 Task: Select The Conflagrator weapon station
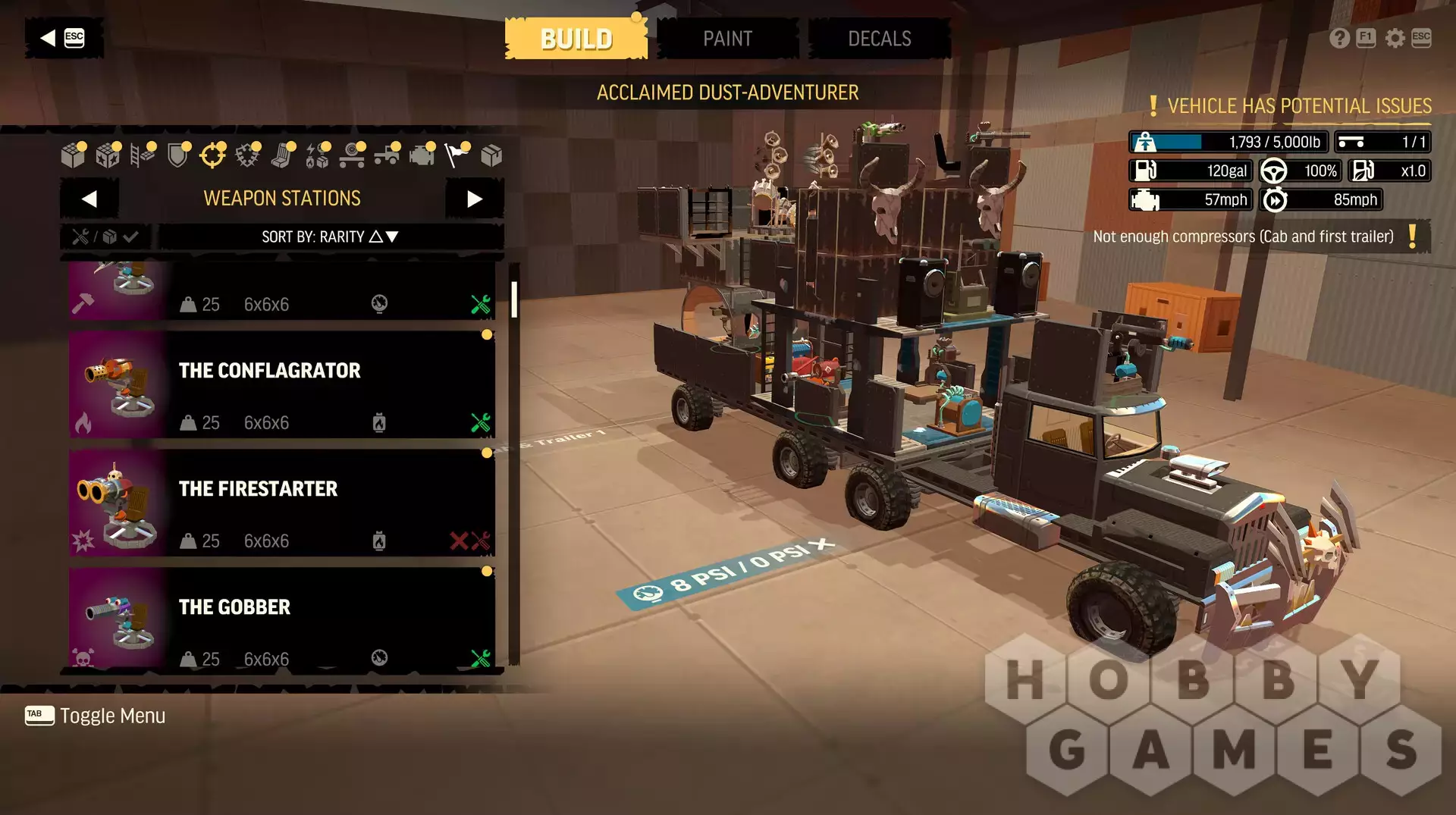(x=282, y=385)
